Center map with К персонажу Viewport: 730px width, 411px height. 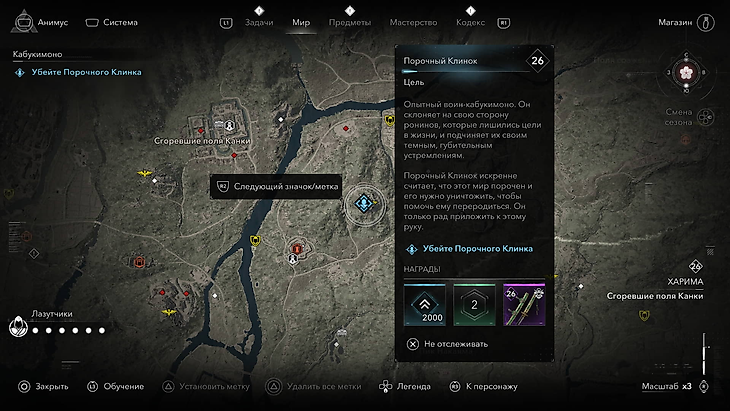coord(483,386)
